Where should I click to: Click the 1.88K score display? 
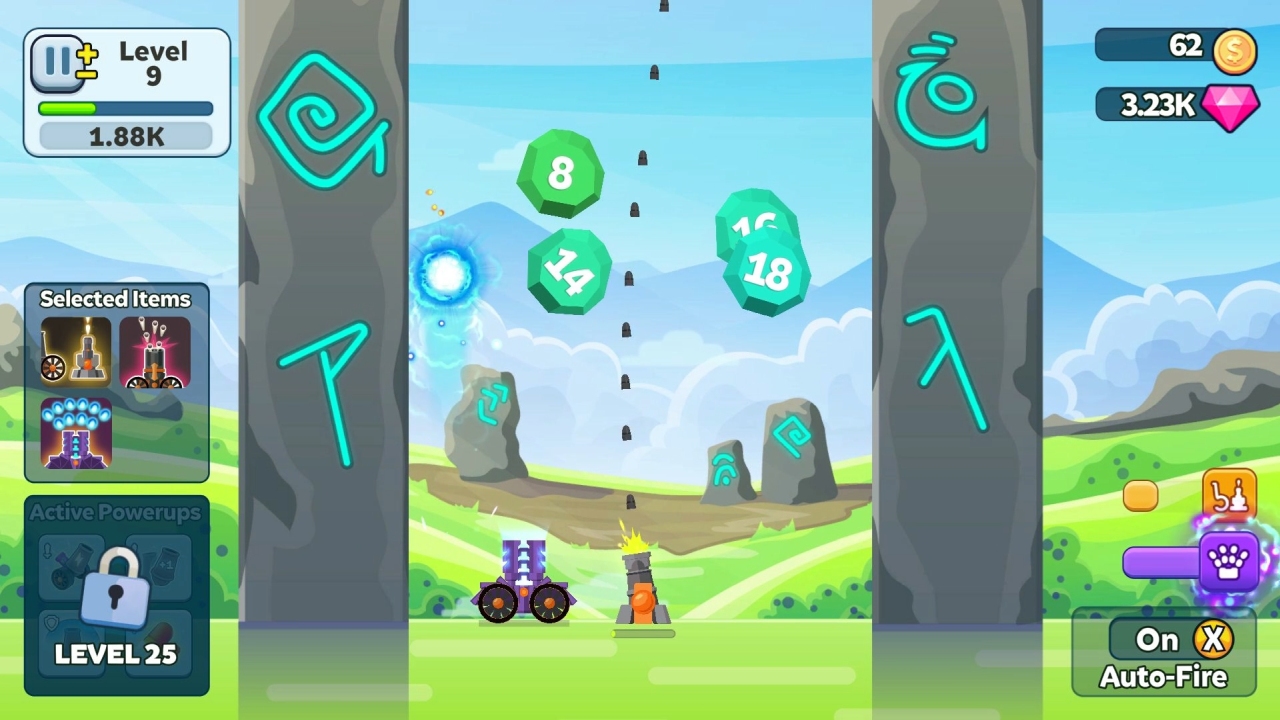tap(125, 135)
